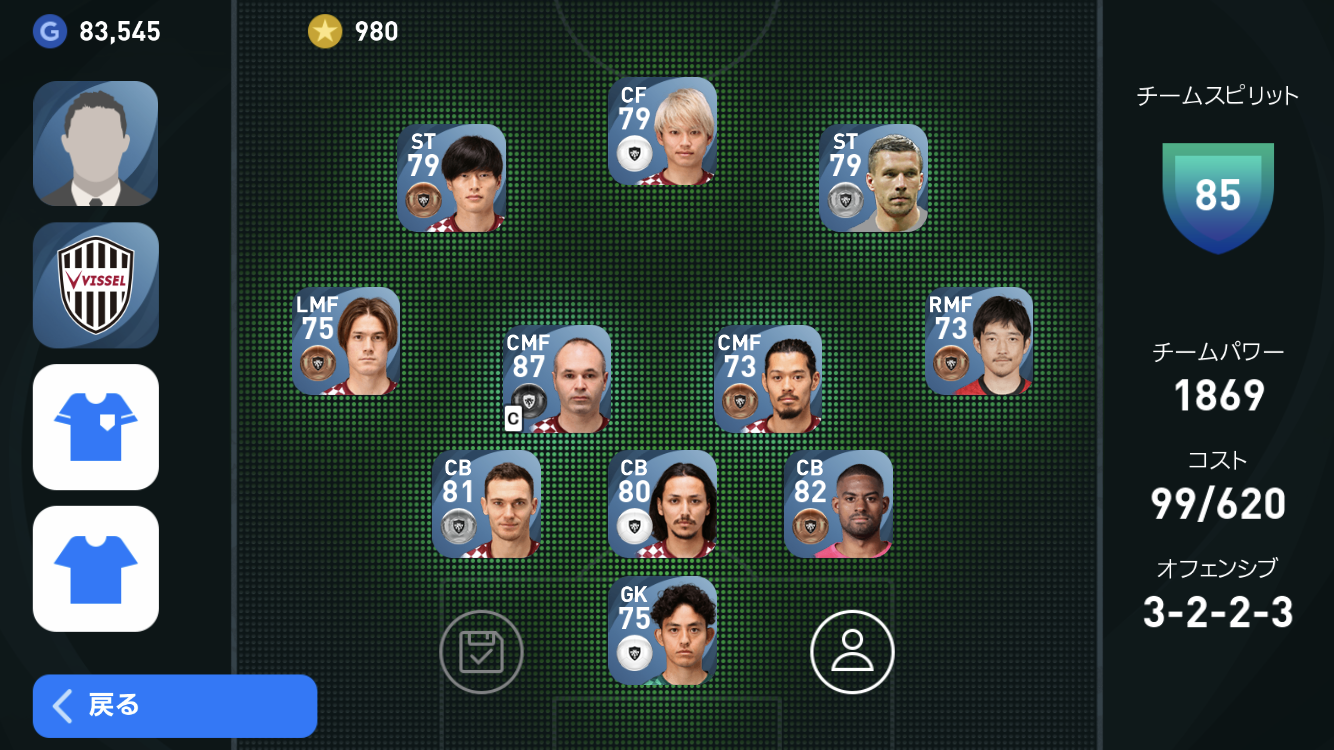Viewport: 1334px width, 750px height.
Task: Select the Vissel club emblem
Action: click(x=96, y=285)
